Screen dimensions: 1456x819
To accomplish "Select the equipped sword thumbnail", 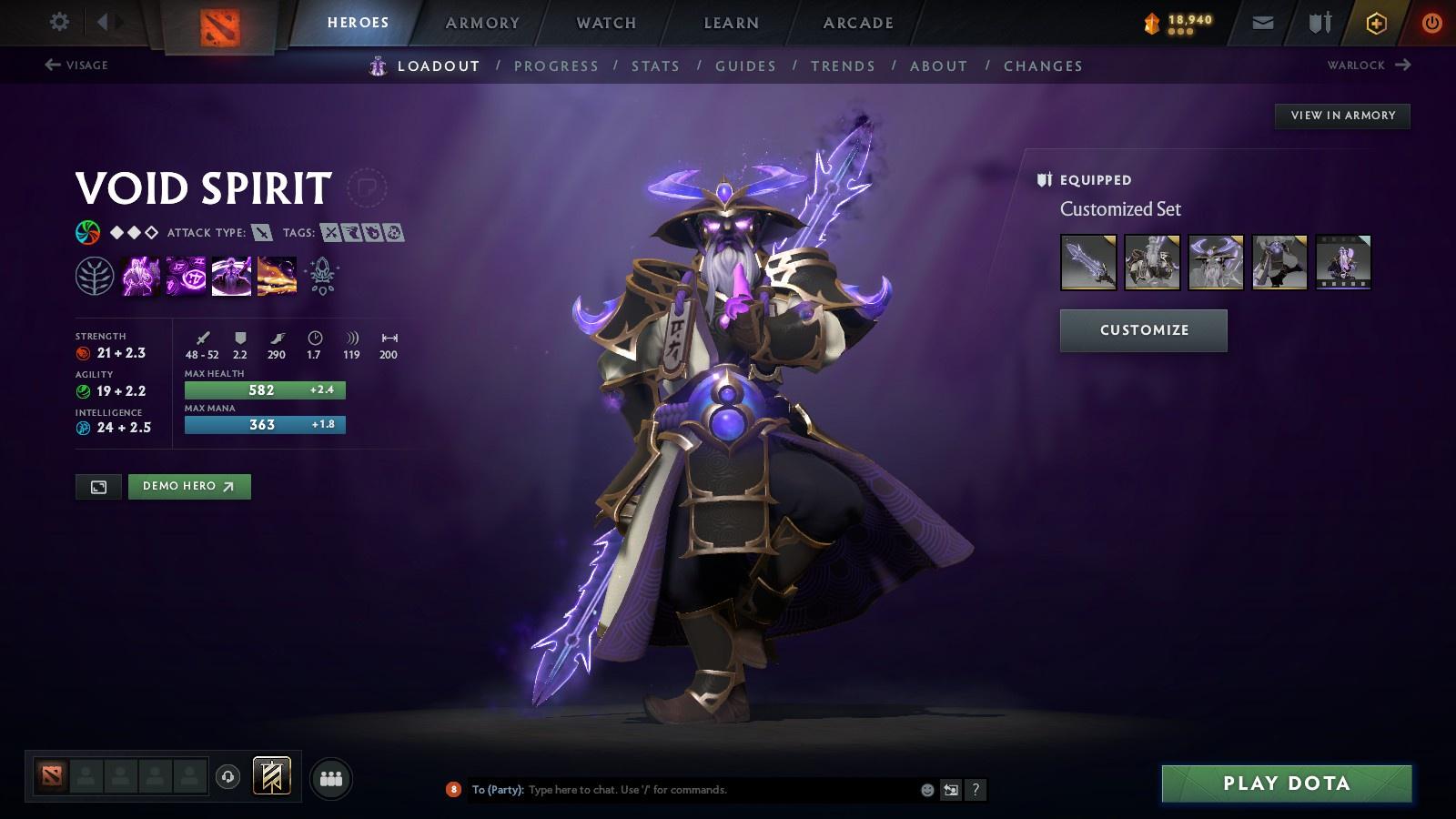I will point(1087,263).
